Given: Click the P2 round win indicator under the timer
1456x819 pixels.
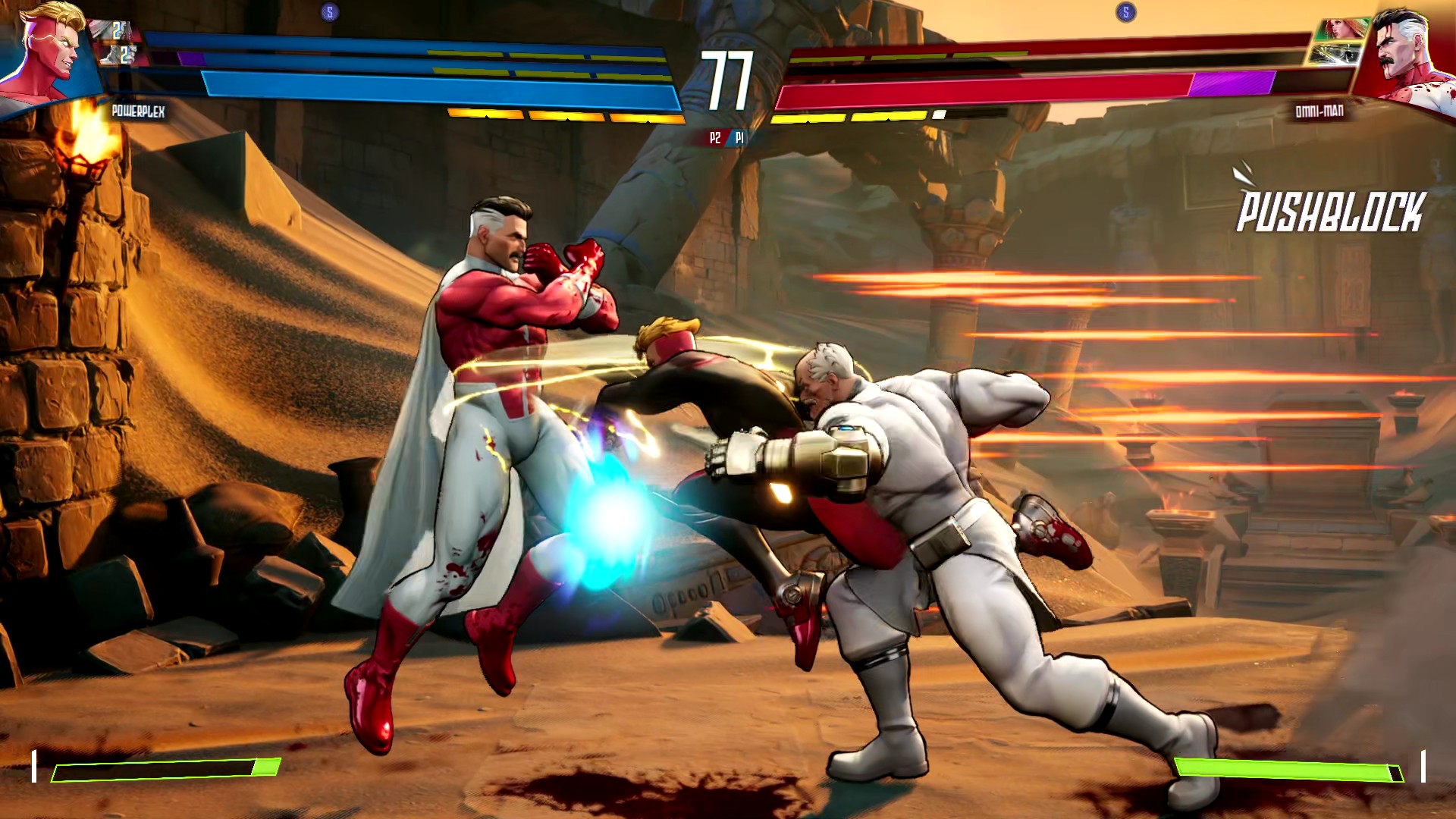Looking at the screenshot, I should point(714,138).
